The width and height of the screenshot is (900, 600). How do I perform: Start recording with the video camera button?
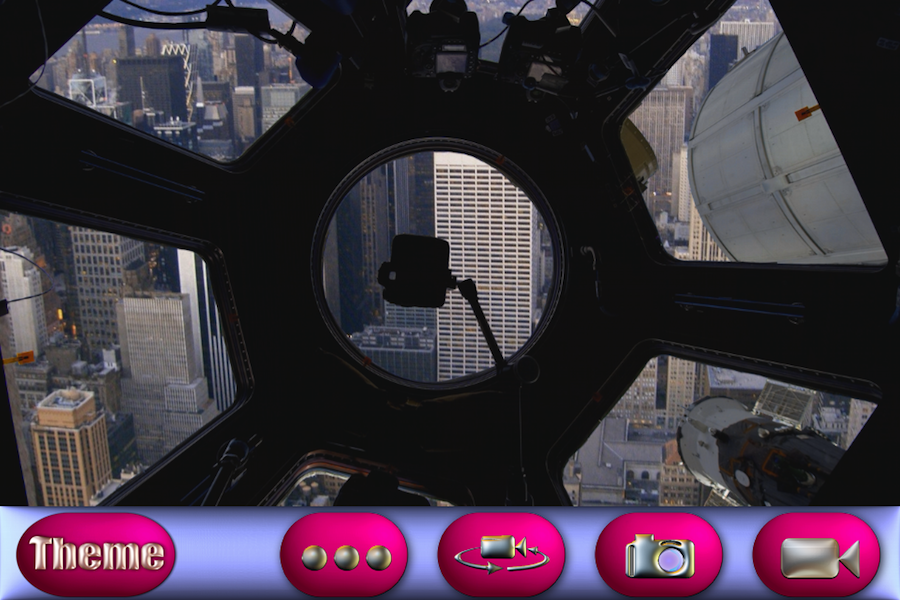[x=816, y=555]
